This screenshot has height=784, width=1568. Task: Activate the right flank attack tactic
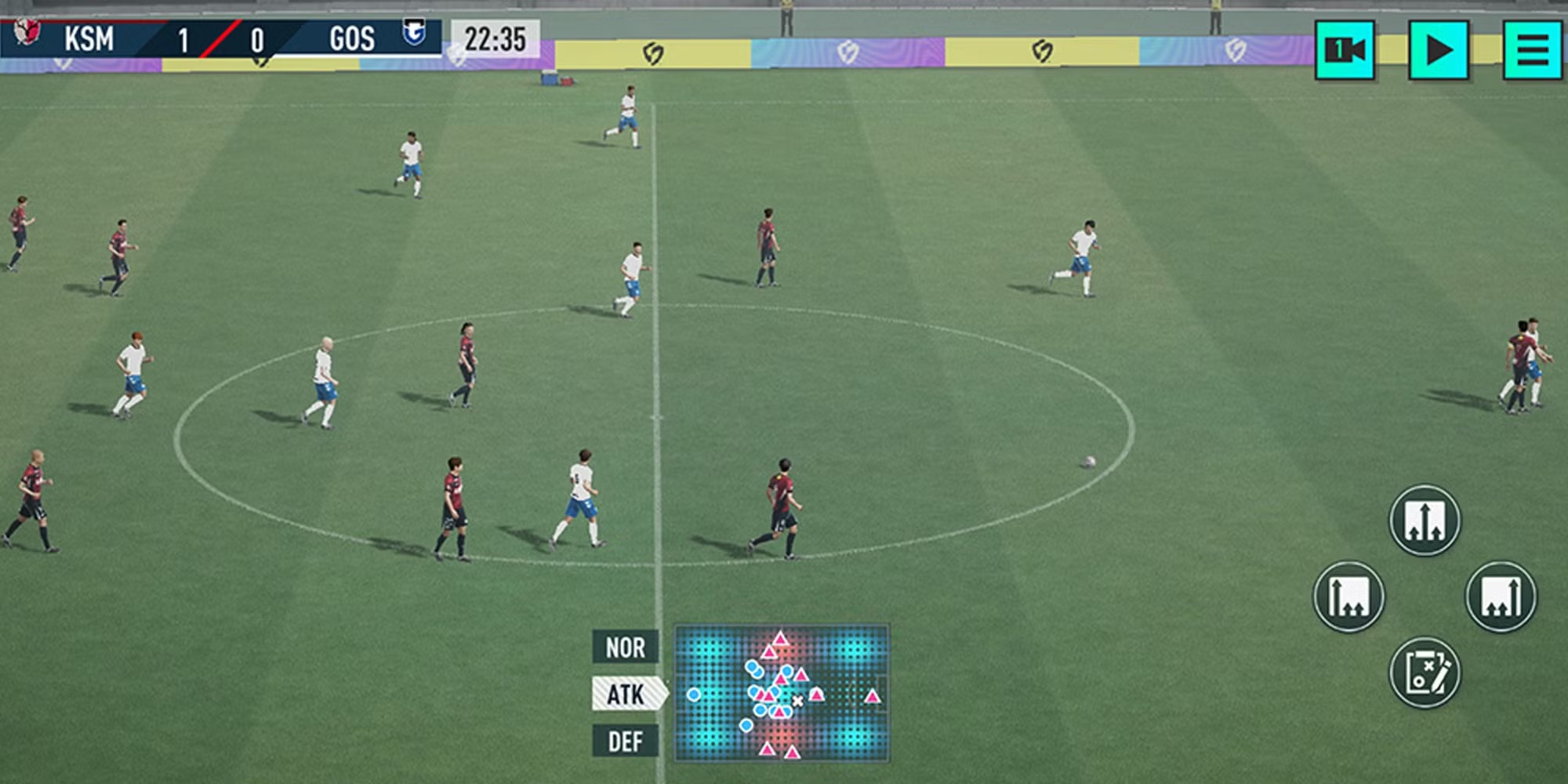point(1501,597)
